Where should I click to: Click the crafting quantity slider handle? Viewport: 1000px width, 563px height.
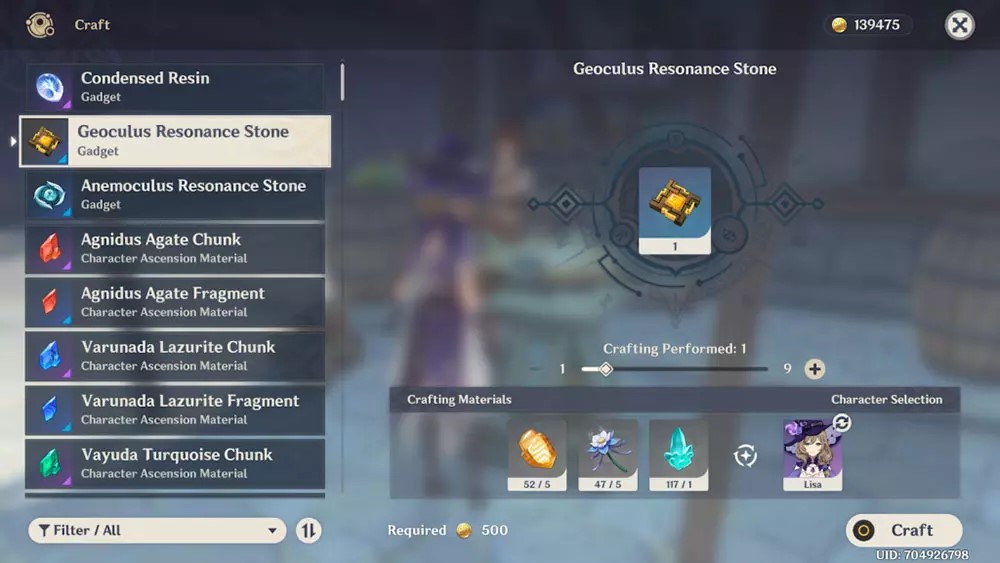tap(605, 369)
